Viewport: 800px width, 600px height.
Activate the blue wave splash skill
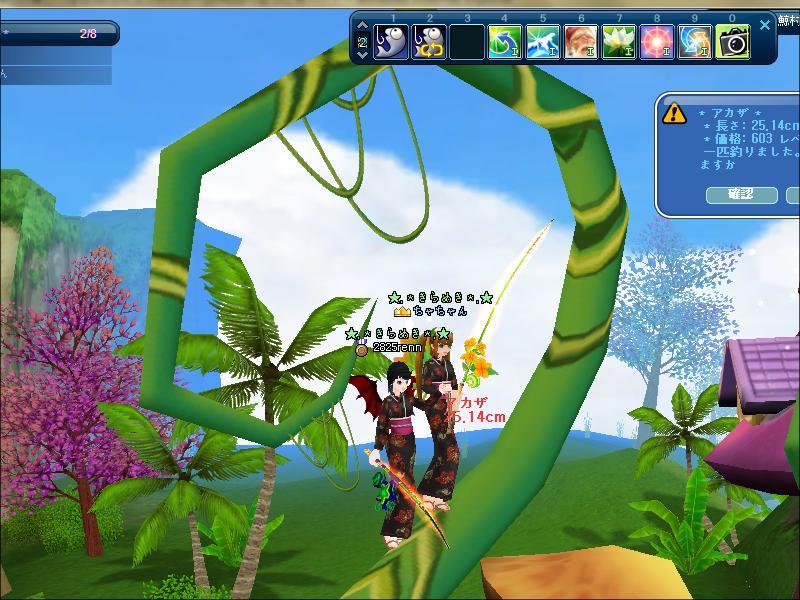pos(543,43)
